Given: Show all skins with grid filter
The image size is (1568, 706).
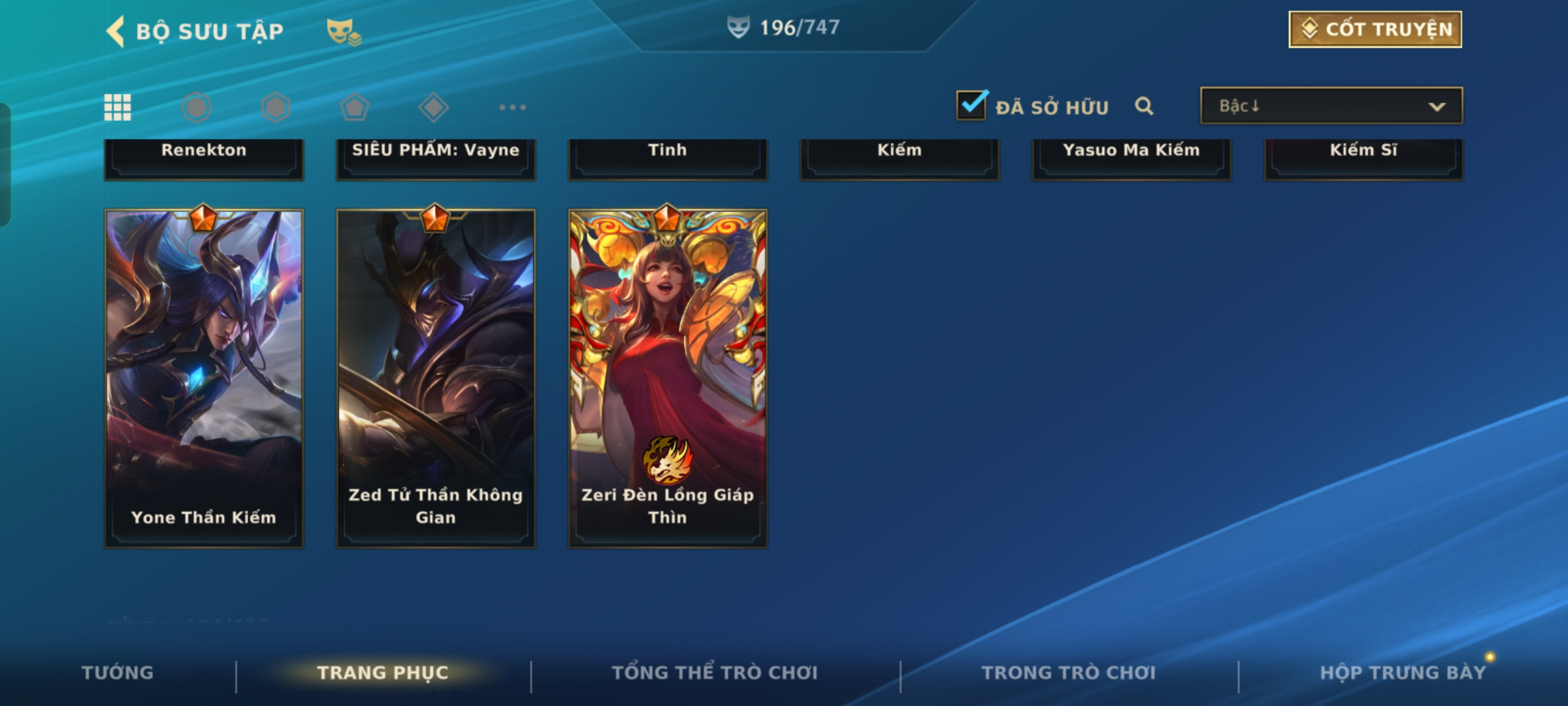Looking at the screenshot, I should pos(118,107).
